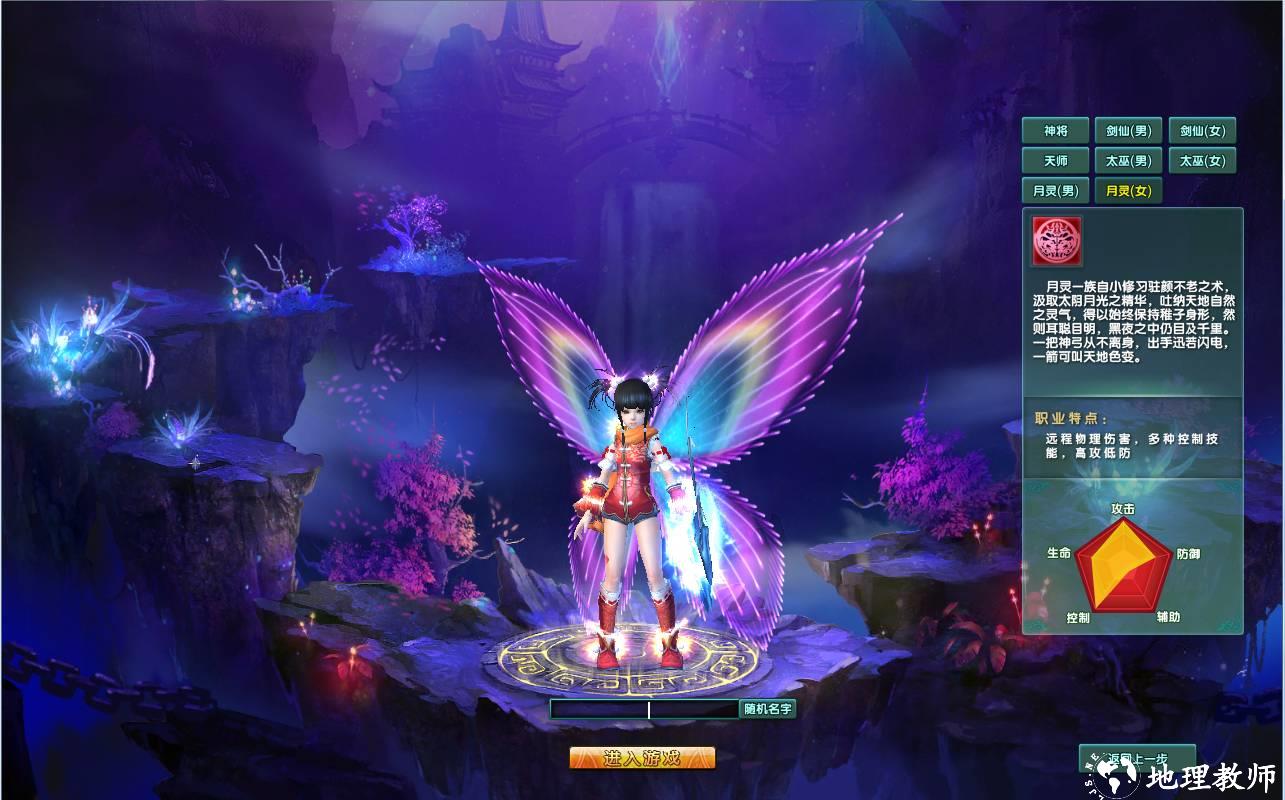Select the 神将 class
The width and height of the screenshot is (1285, 800).
pyautogui.click(x=1055, y=131)
